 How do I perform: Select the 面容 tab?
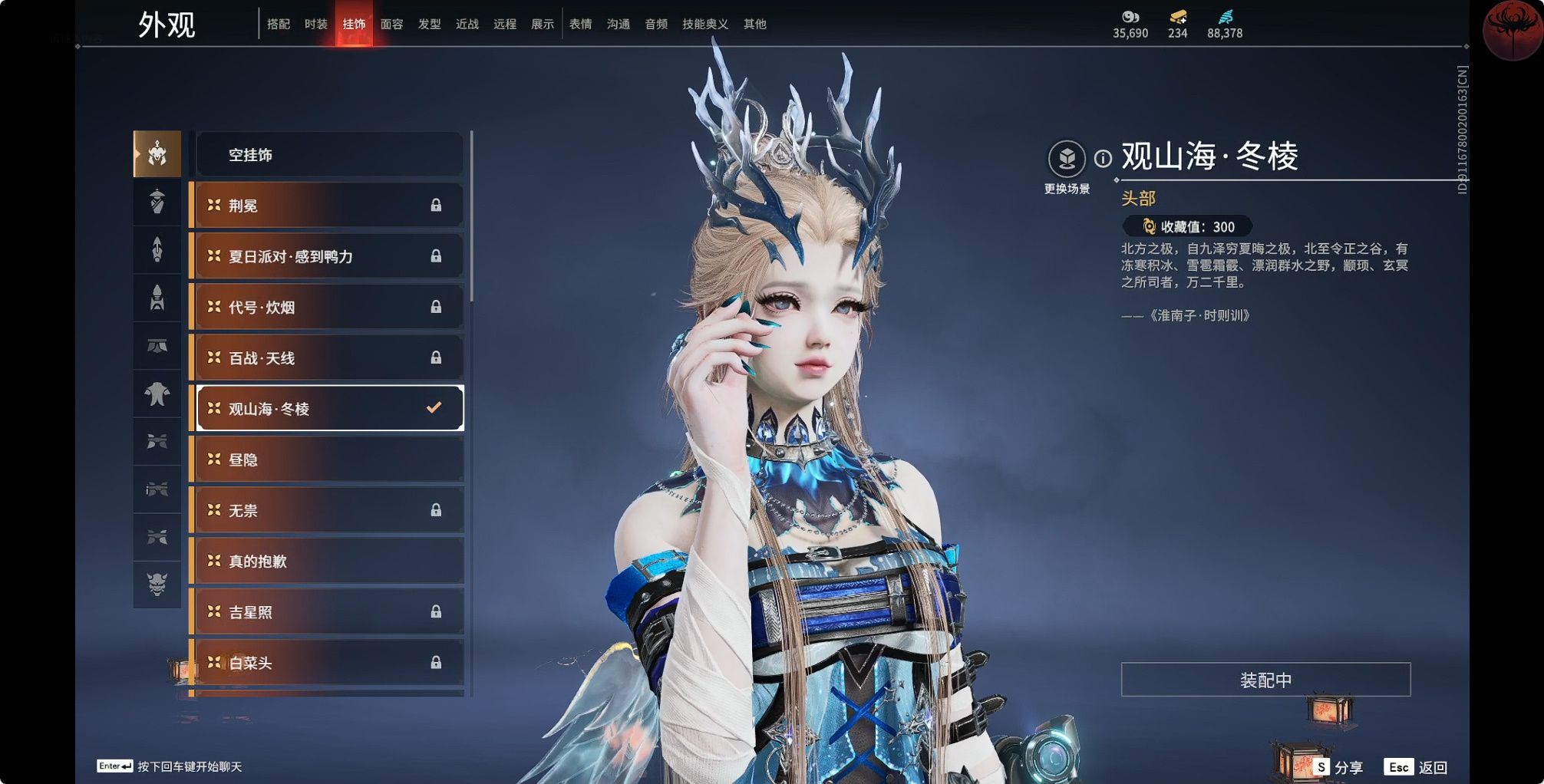391,24
